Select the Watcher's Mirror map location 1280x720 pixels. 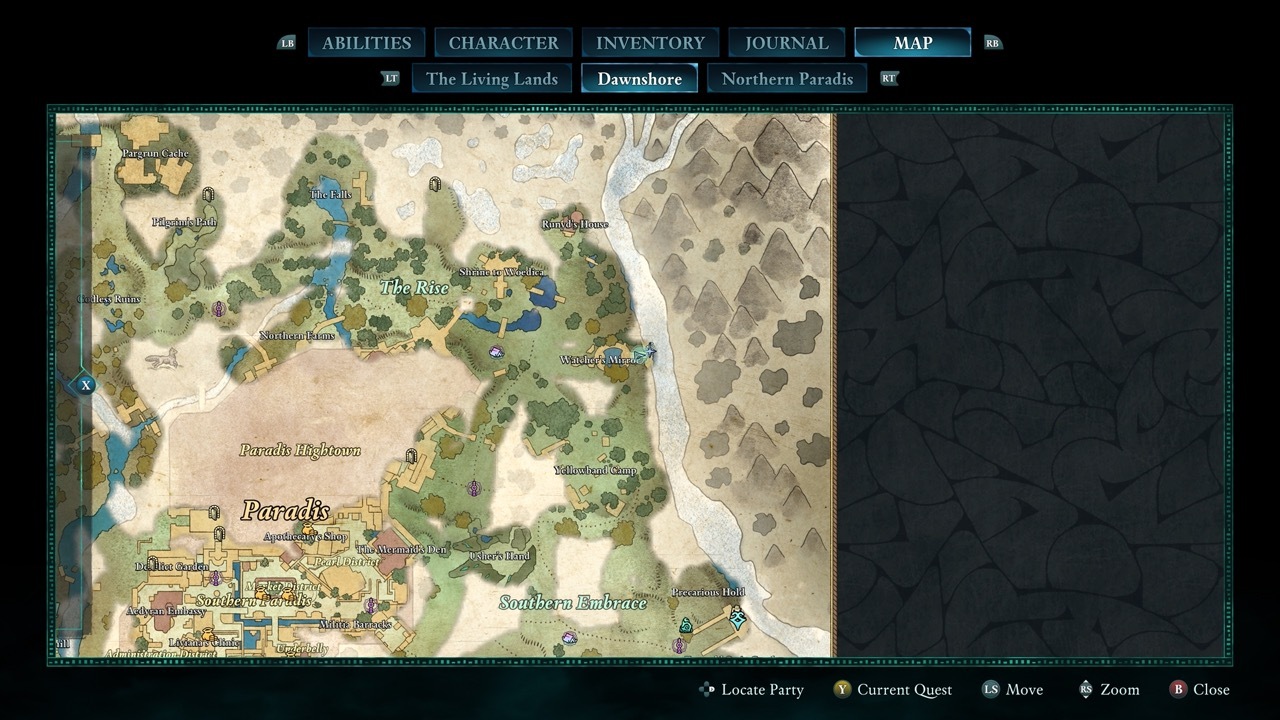(600, 360)
